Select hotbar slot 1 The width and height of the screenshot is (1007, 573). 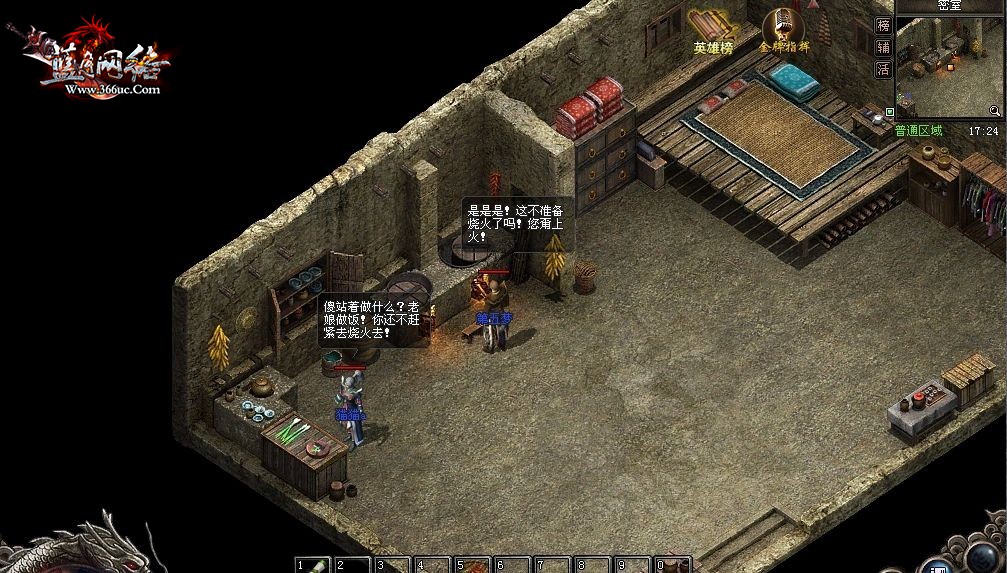tap(313, 565)
